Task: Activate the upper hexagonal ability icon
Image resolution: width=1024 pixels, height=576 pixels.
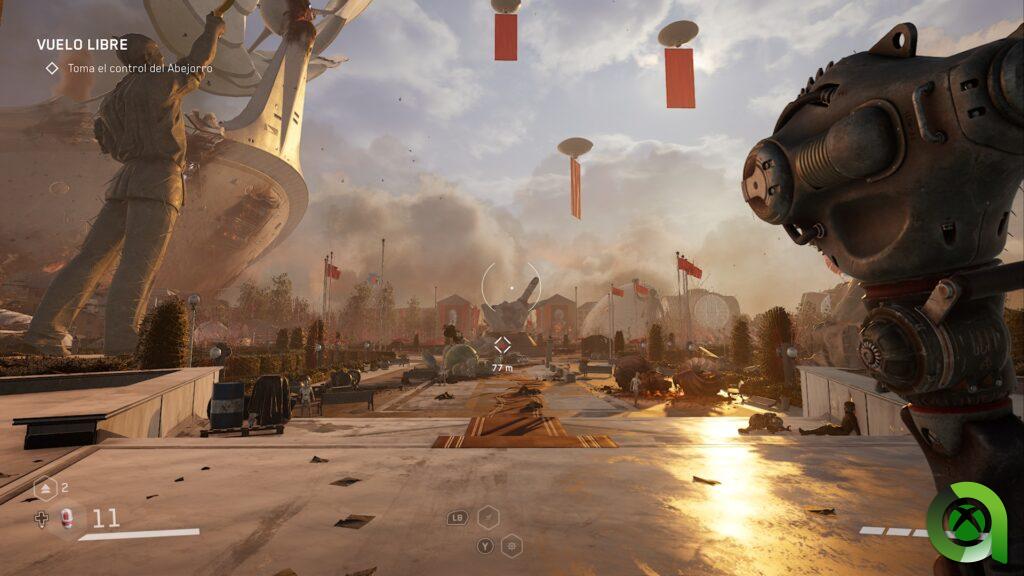Action: [488, 517]
